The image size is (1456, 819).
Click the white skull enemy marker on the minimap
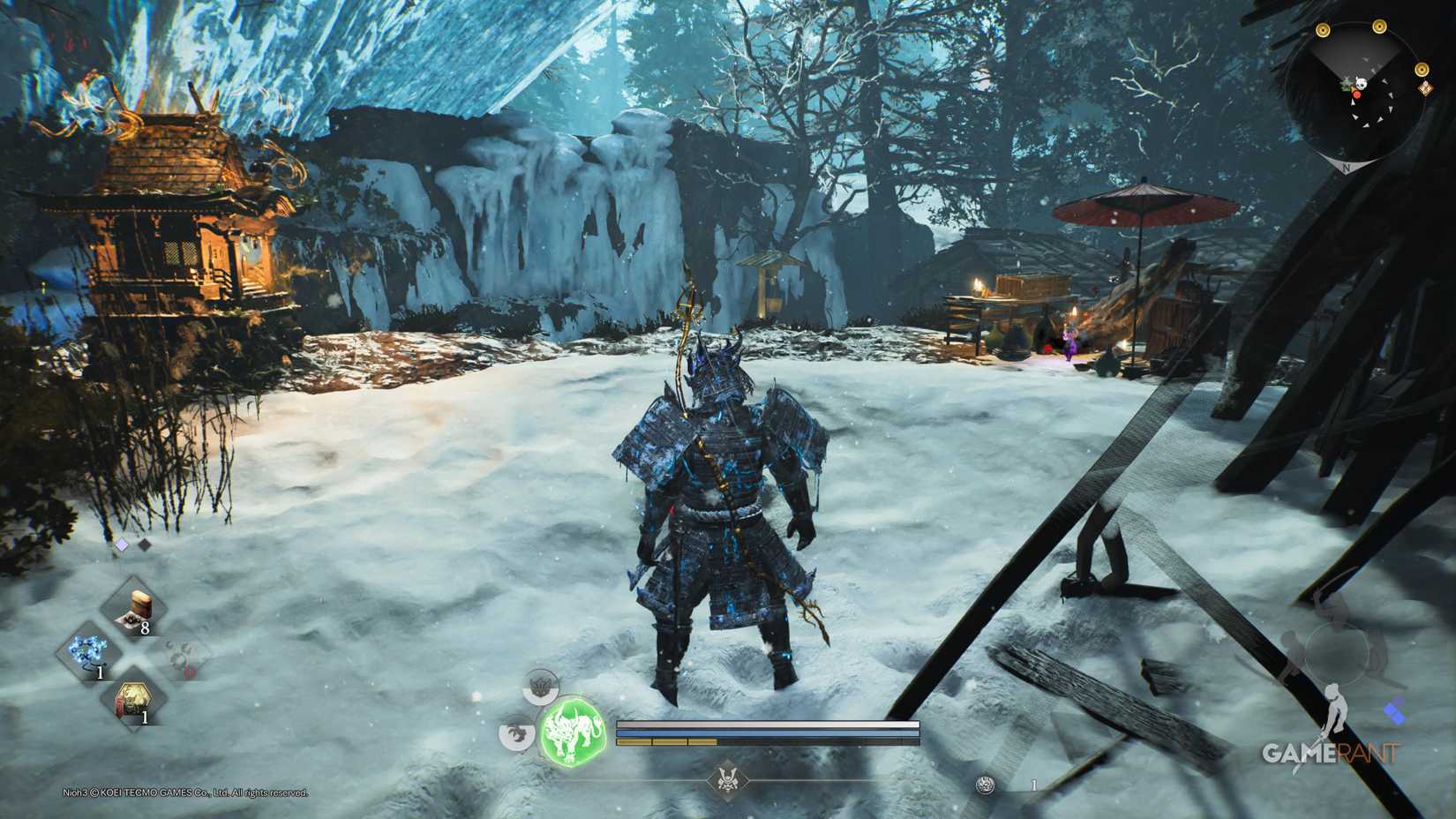click(1361, 83)
